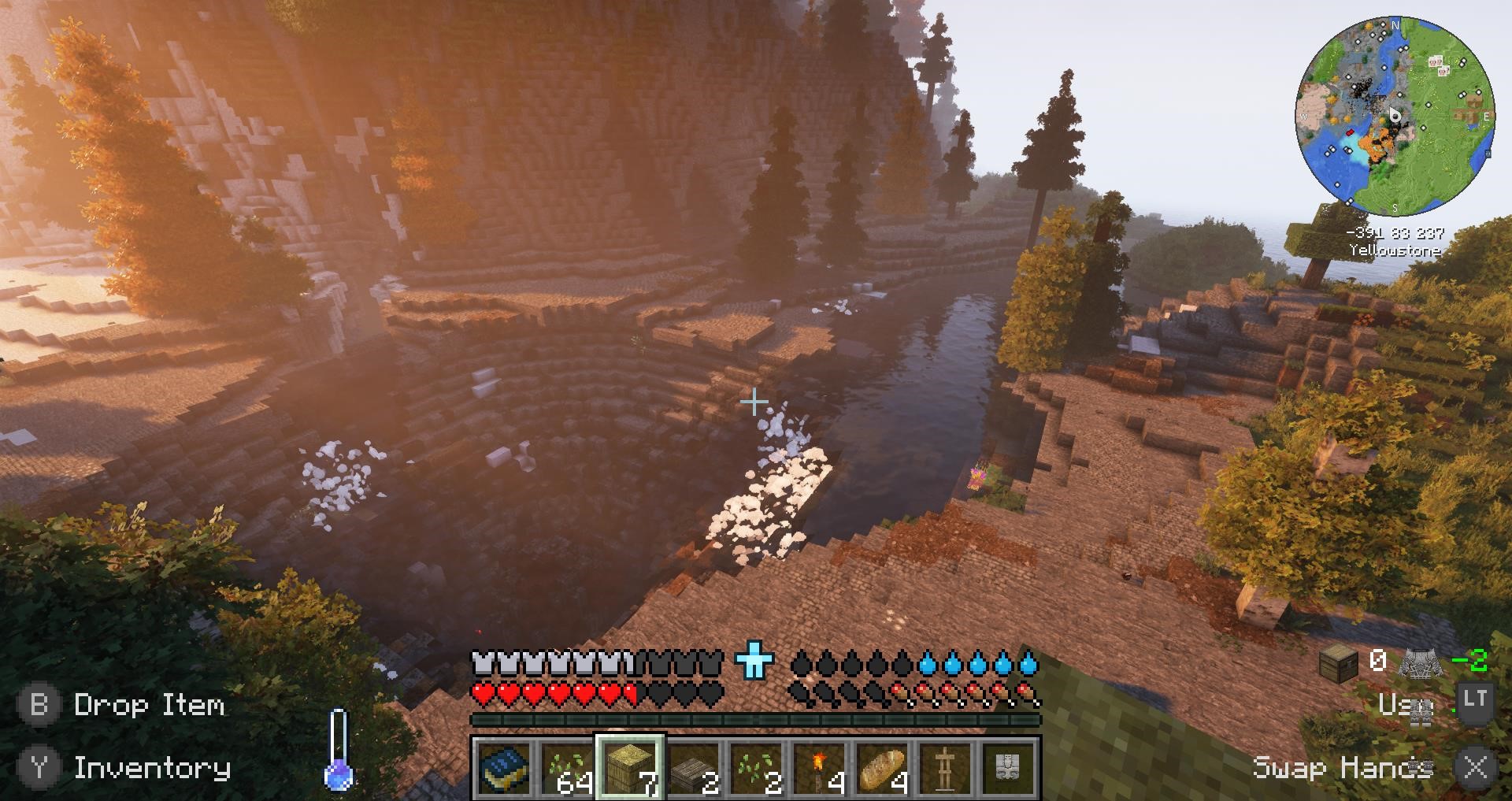The width and height of the screenshot is (1512, 801).
Task: Click the B Drop Item prompt
Action: 126,705
